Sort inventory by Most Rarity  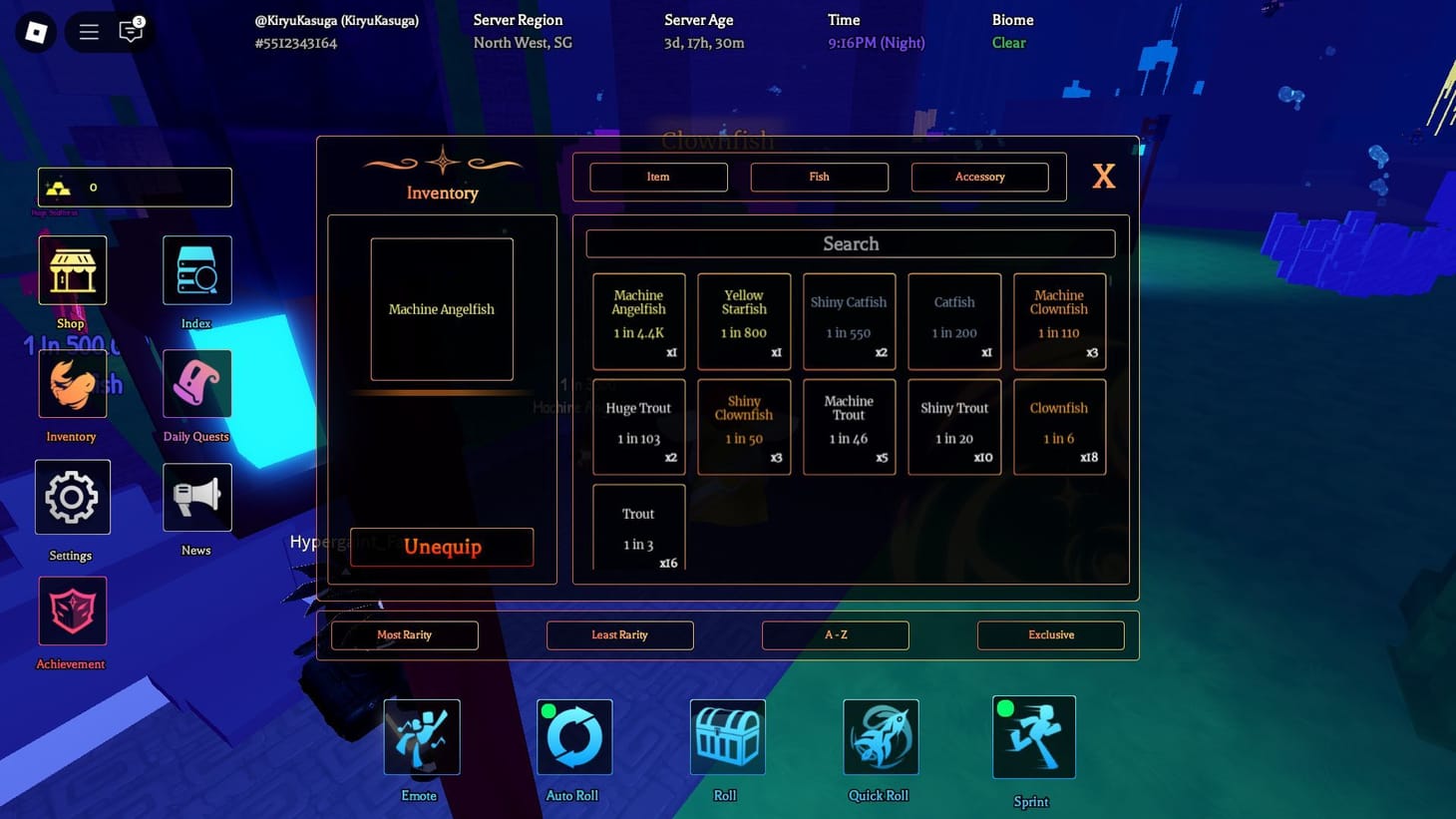(404, 634)
